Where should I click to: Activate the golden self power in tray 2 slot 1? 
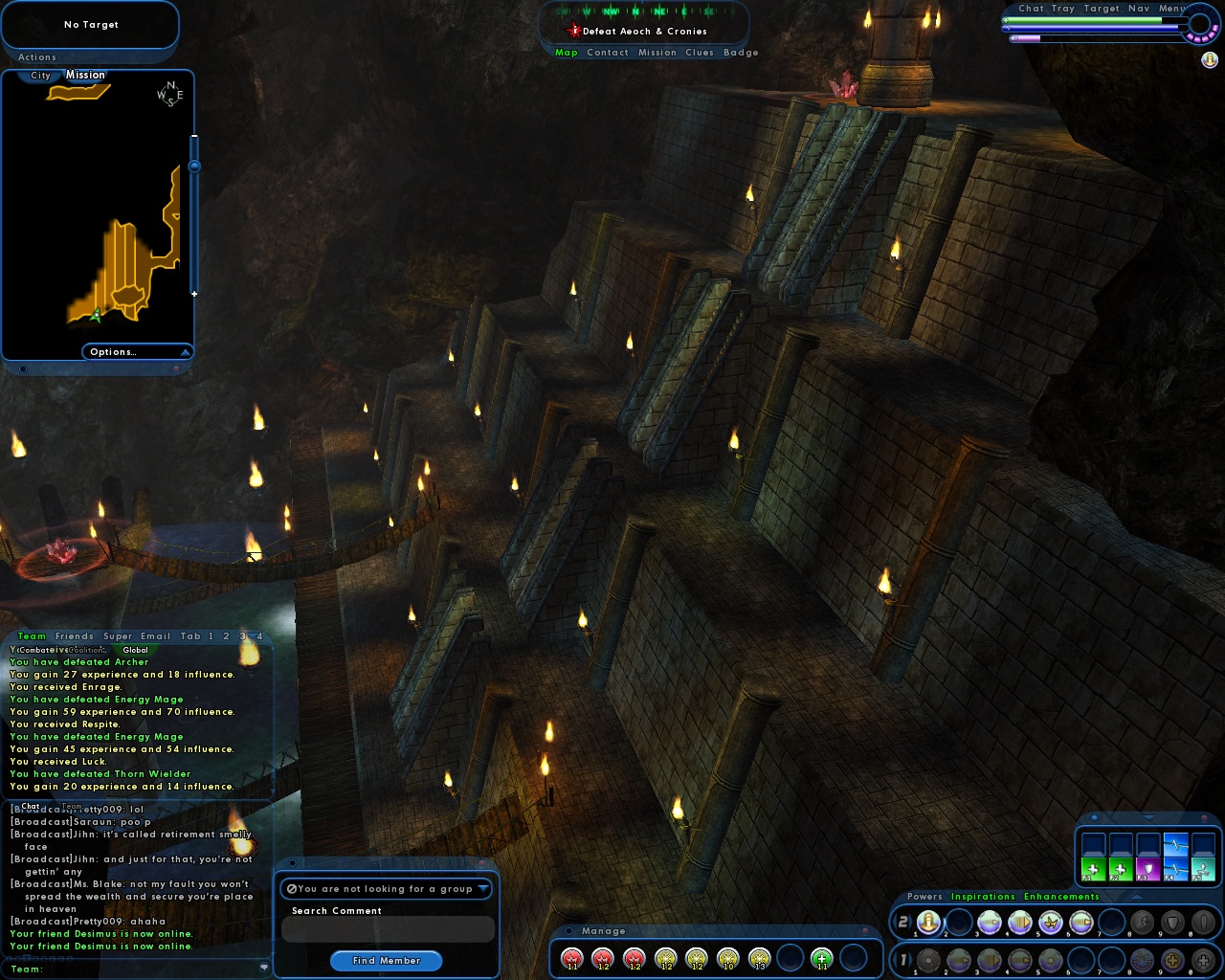928,922
